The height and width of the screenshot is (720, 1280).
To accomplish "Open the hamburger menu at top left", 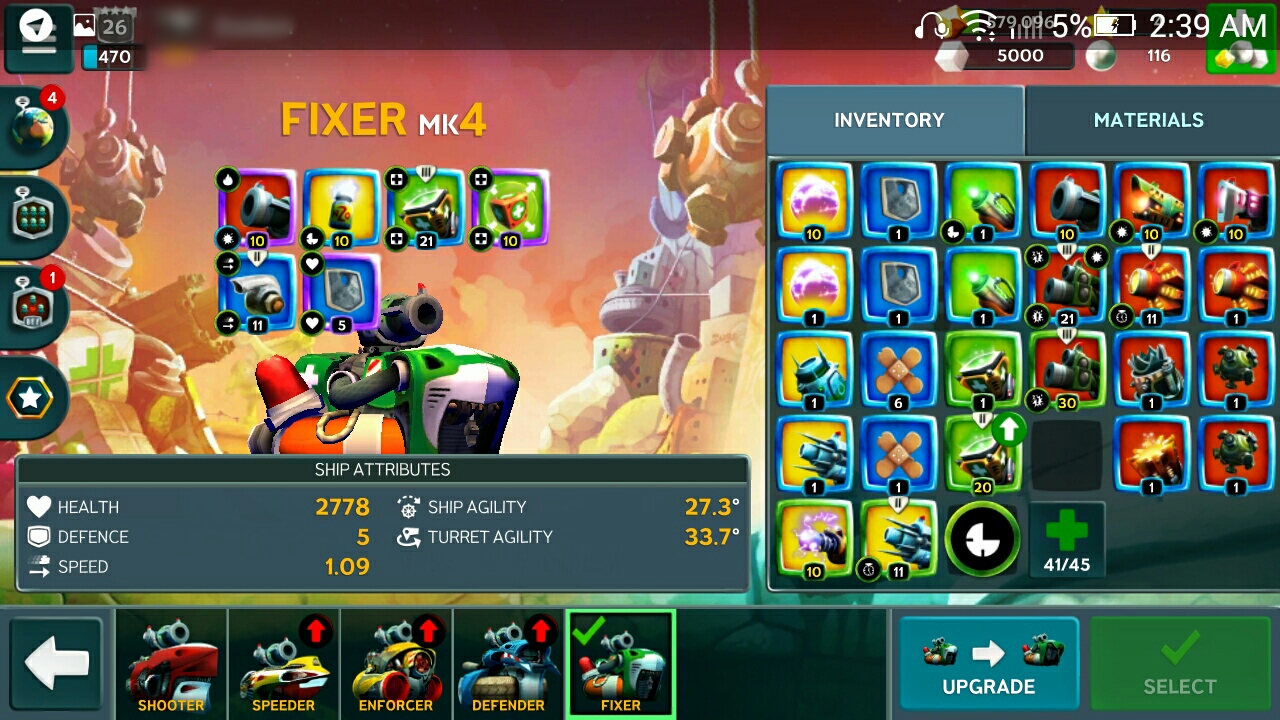I will (x=39, y=40).
